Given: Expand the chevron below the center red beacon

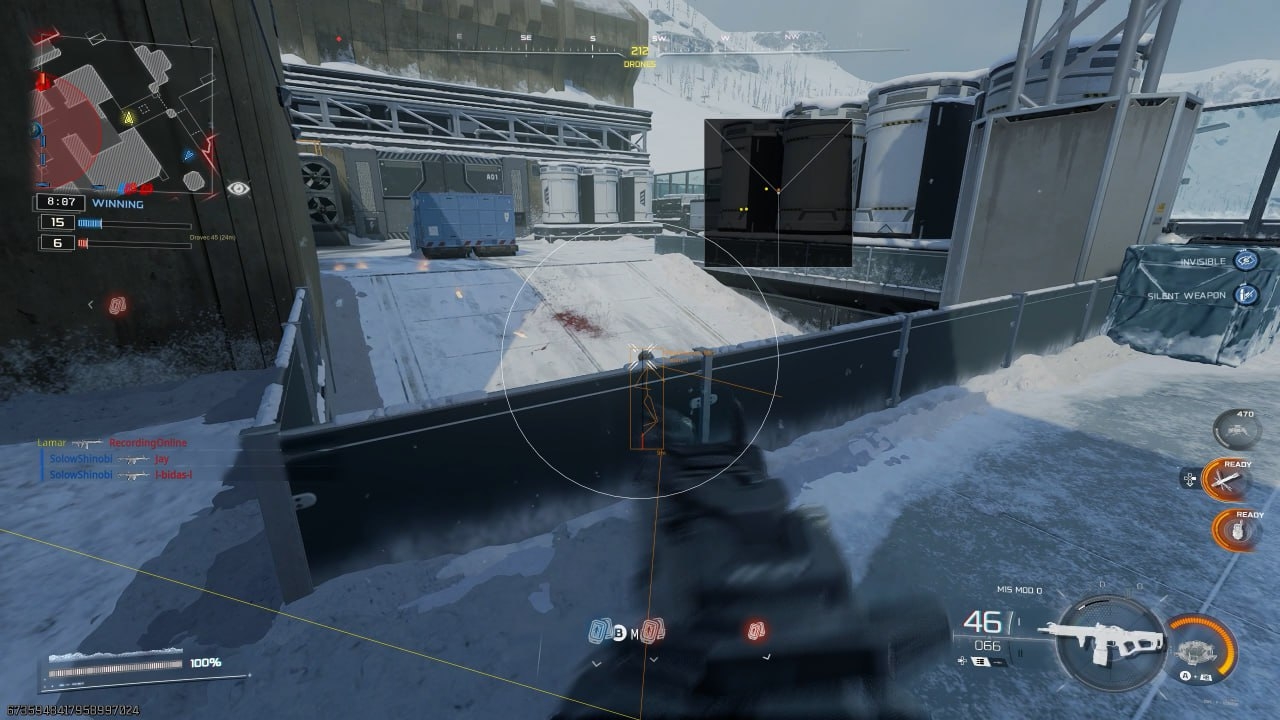Looking at the screenshot, I should tap(654, 660).
